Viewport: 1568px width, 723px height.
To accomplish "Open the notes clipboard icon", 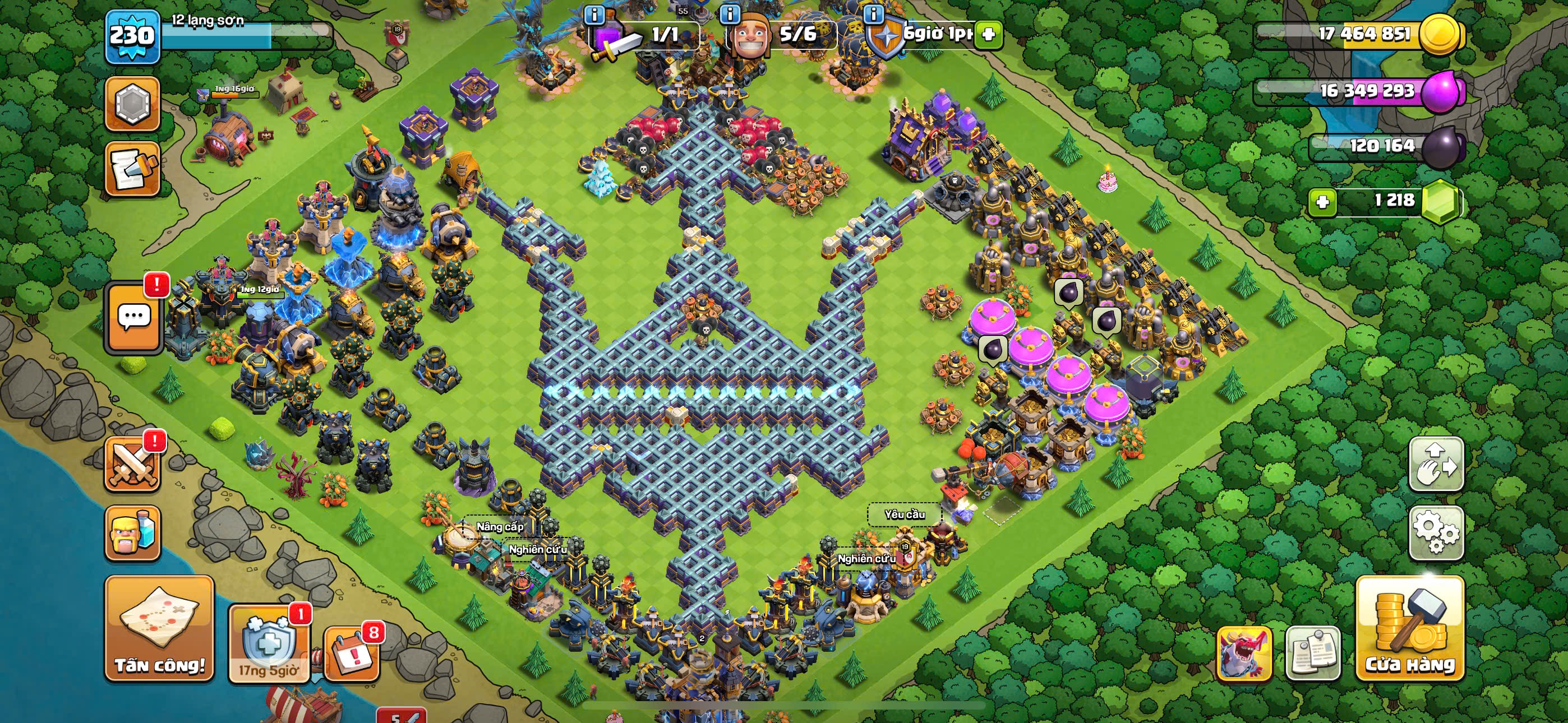I will point(1312,654).
